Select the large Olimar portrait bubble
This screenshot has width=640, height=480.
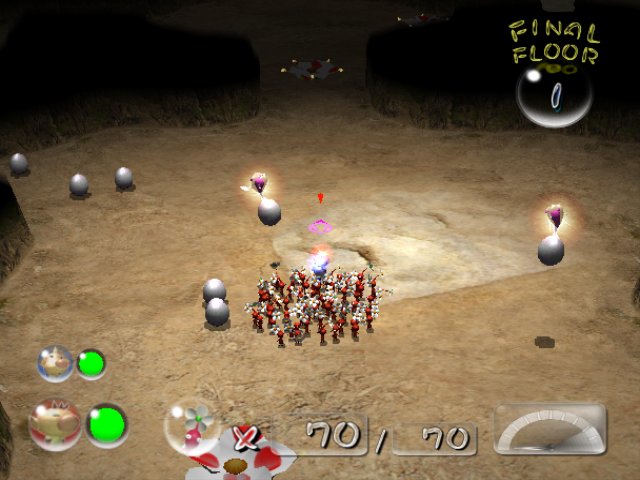point(55,425)
